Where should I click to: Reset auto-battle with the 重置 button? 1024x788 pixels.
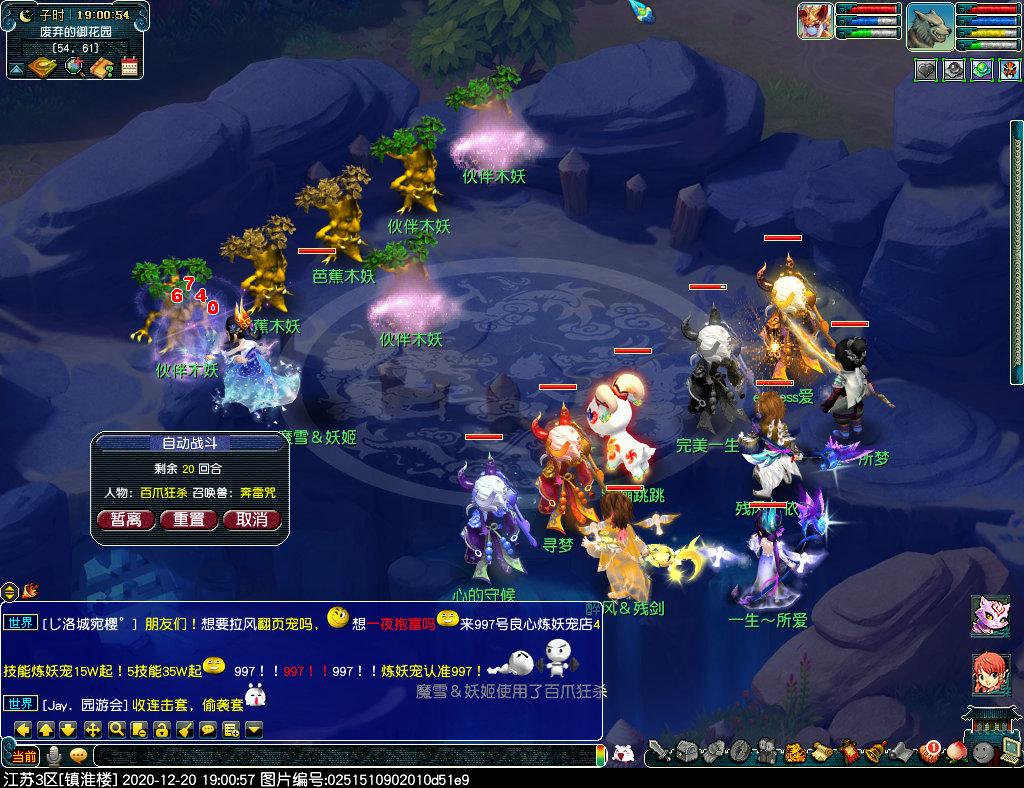click(189, 520)
